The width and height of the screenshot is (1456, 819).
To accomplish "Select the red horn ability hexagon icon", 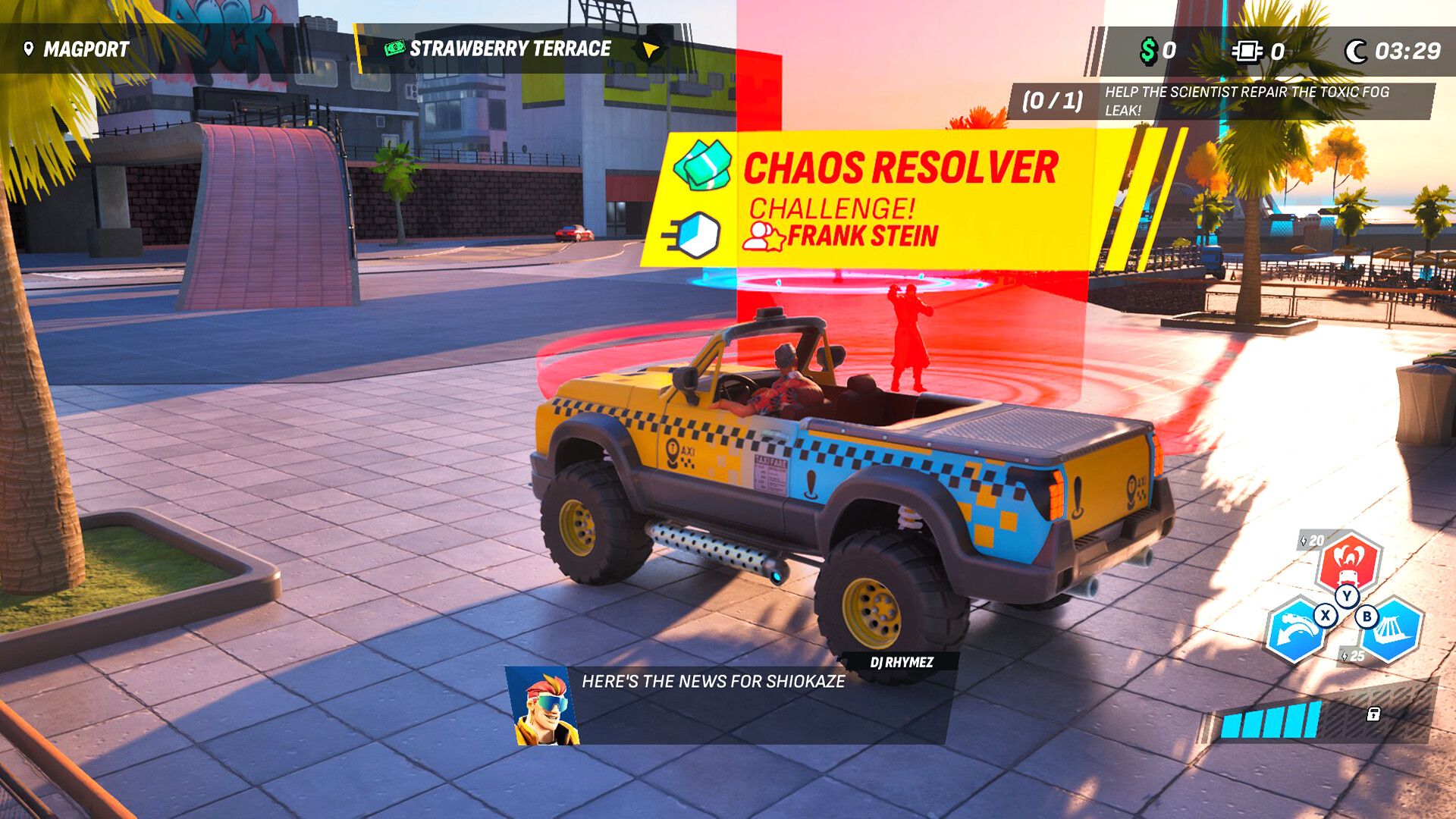I will [x=1348, y=564].
